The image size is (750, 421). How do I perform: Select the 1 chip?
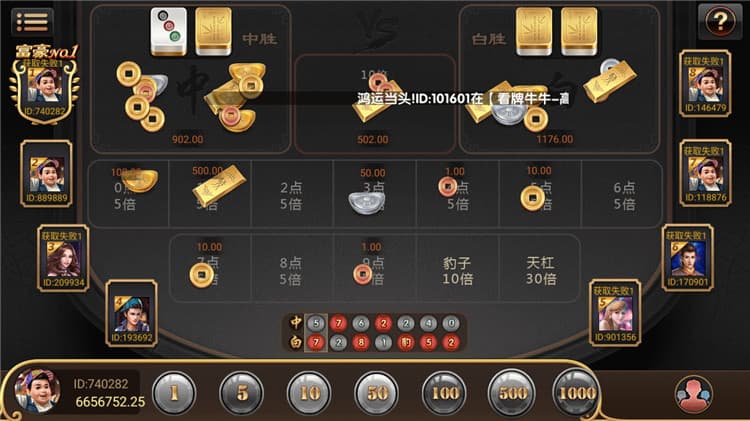[174, 392]
